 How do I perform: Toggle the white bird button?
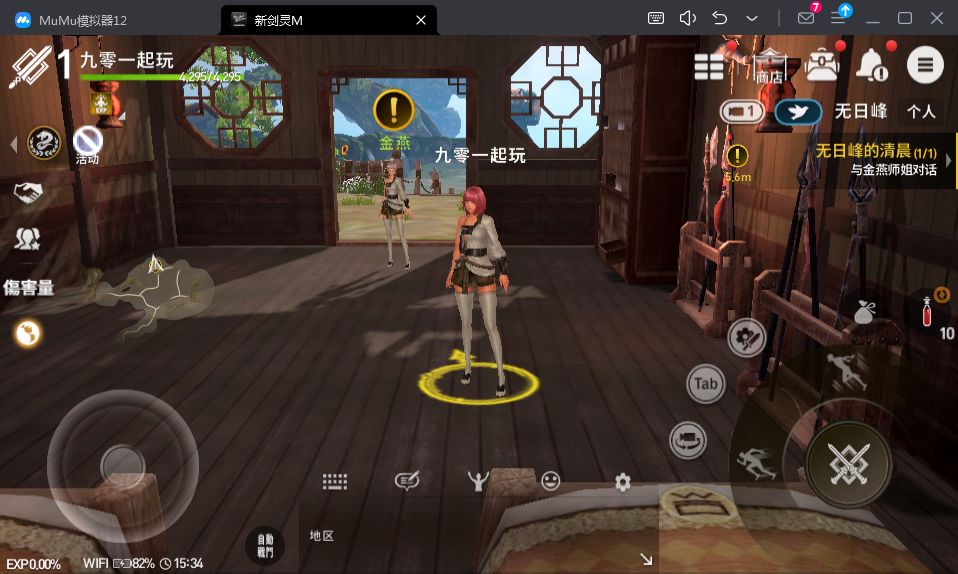pyautogui.click(x=797, y=111)
